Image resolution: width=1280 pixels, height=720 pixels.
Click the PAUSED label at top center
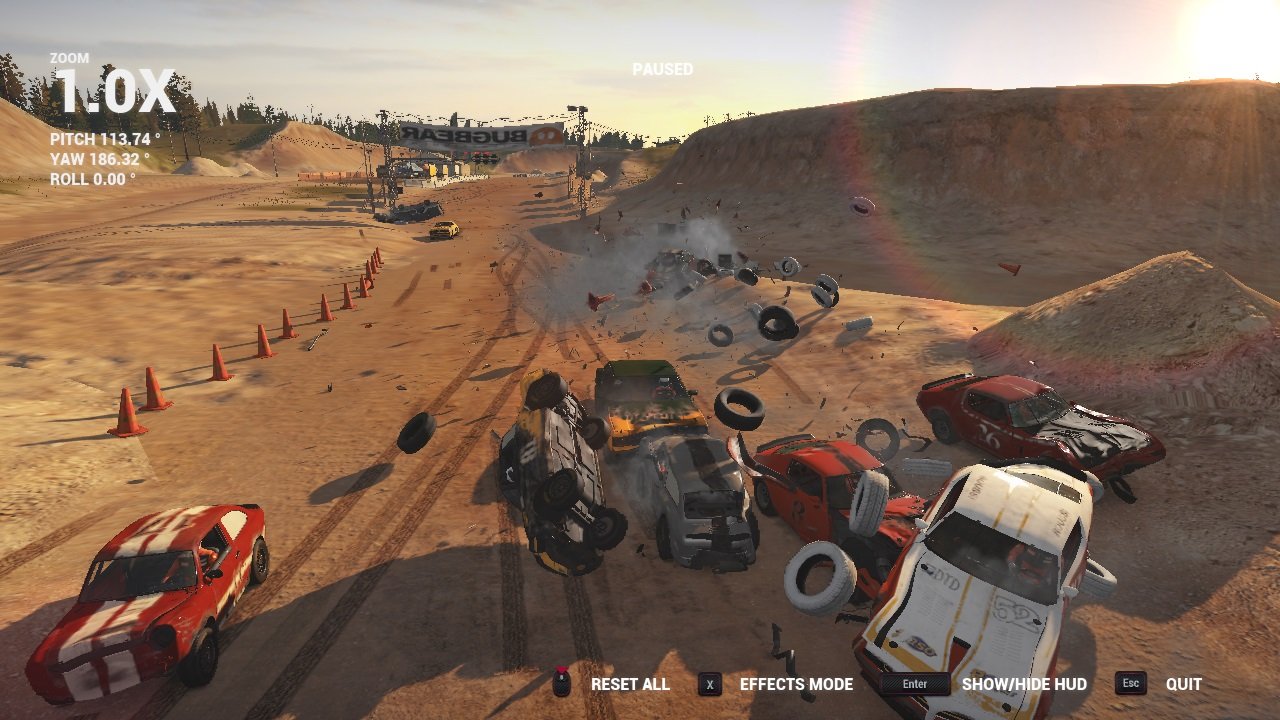[x=661, y=69]
